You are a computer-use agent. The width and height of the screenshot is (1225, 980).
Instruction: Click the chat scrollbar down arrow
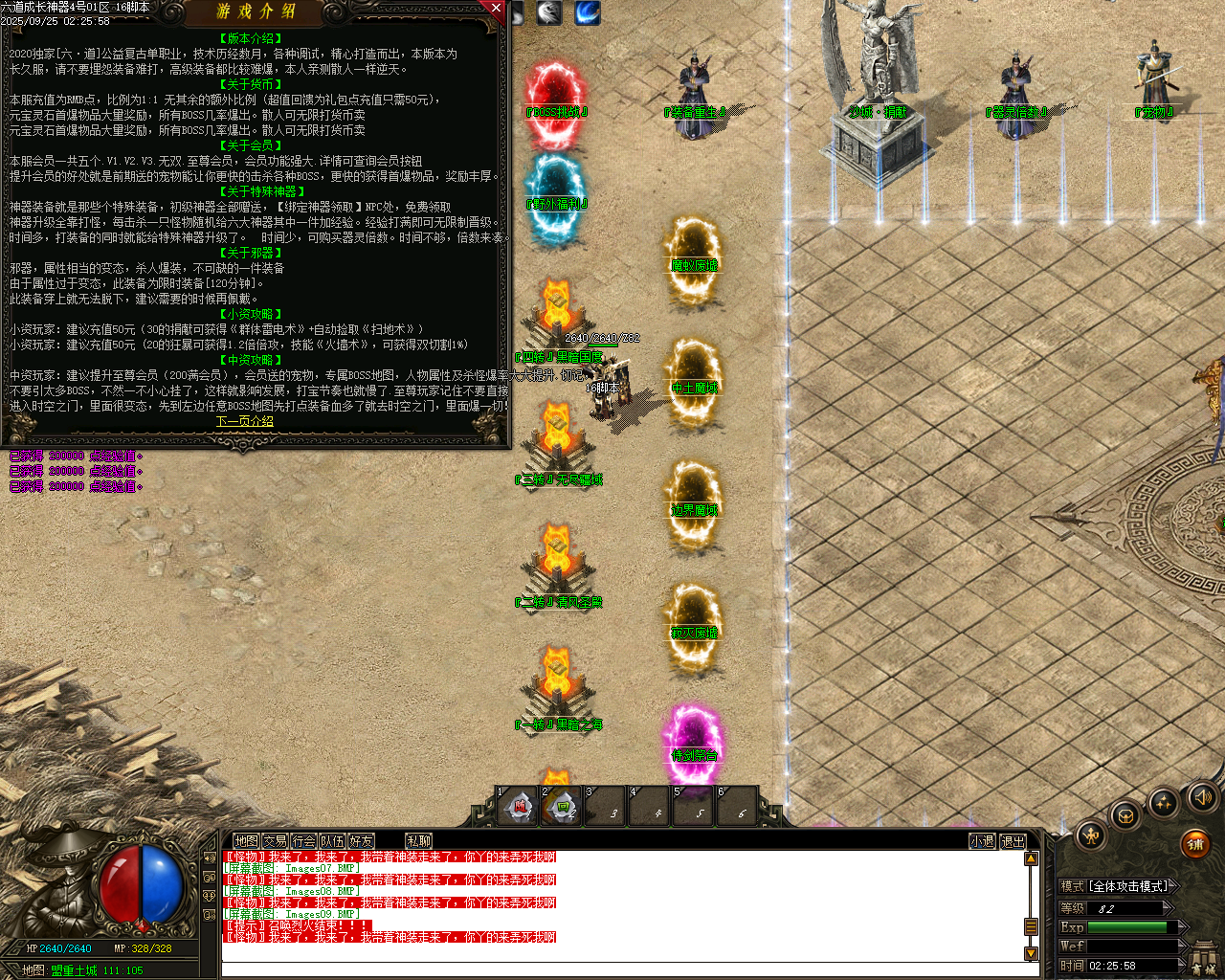[x=1031, y=954]
